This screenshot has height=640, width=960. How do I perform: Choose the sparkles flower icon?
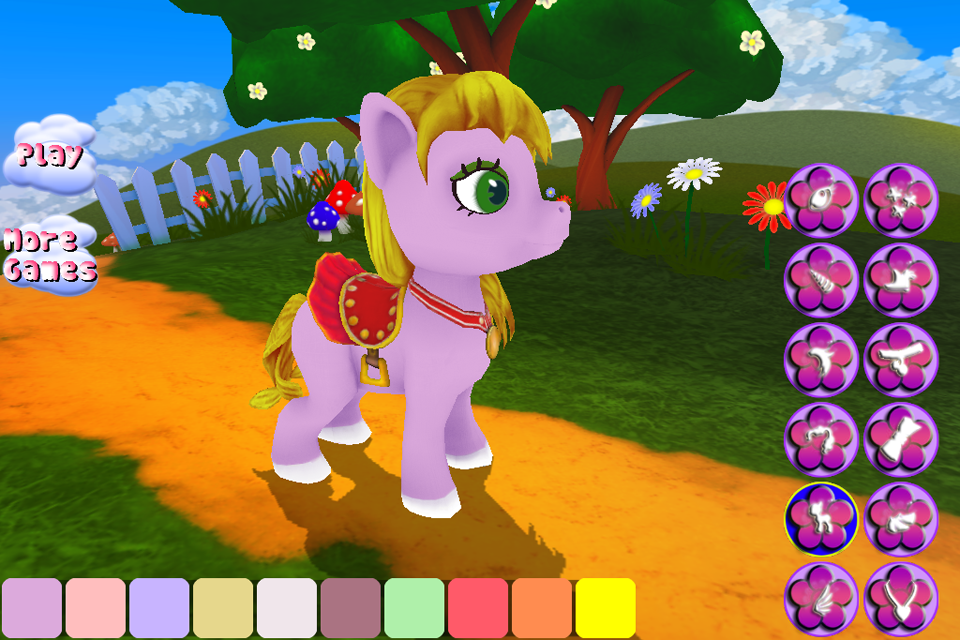901,200
